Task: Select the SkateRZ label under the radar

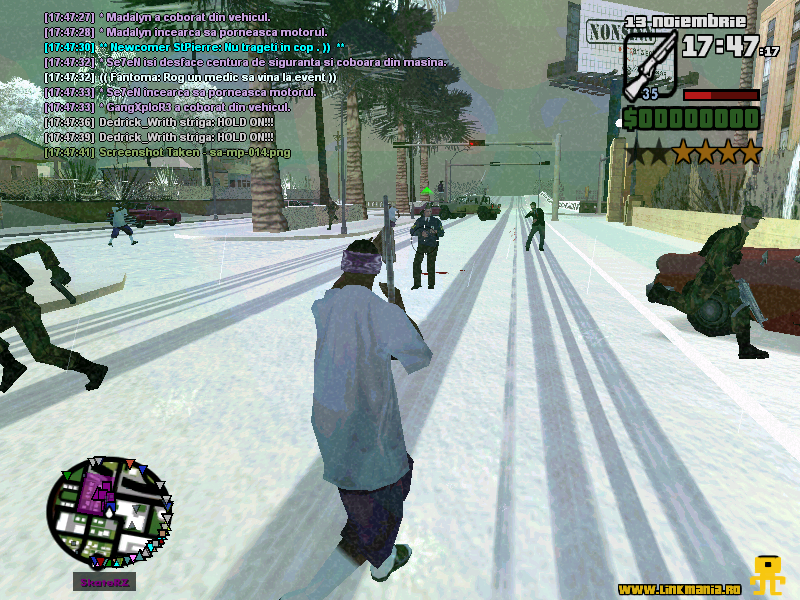Action: click(103, 582)
